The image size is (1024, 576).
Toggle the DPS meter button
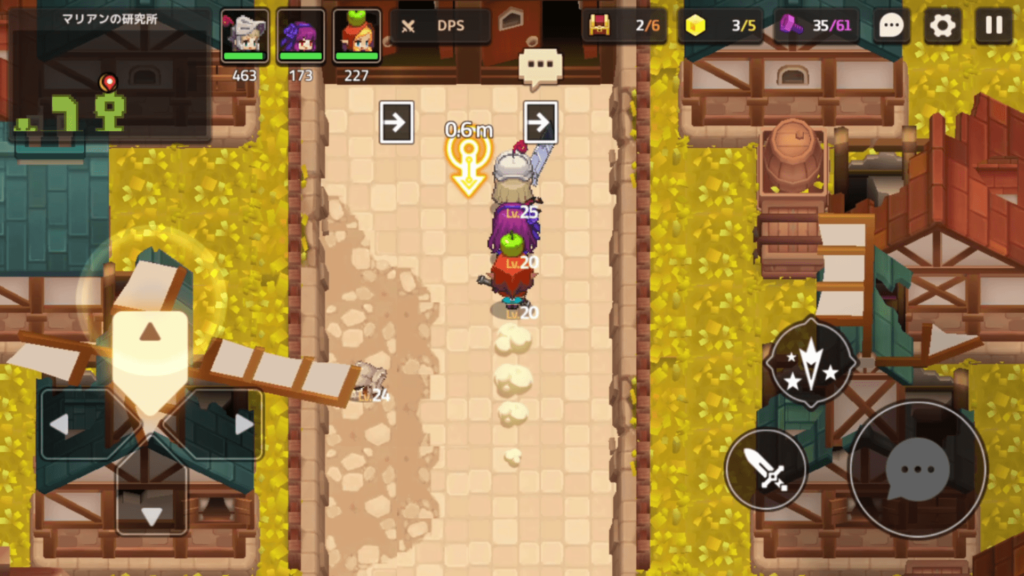click(x=439, y=26)
